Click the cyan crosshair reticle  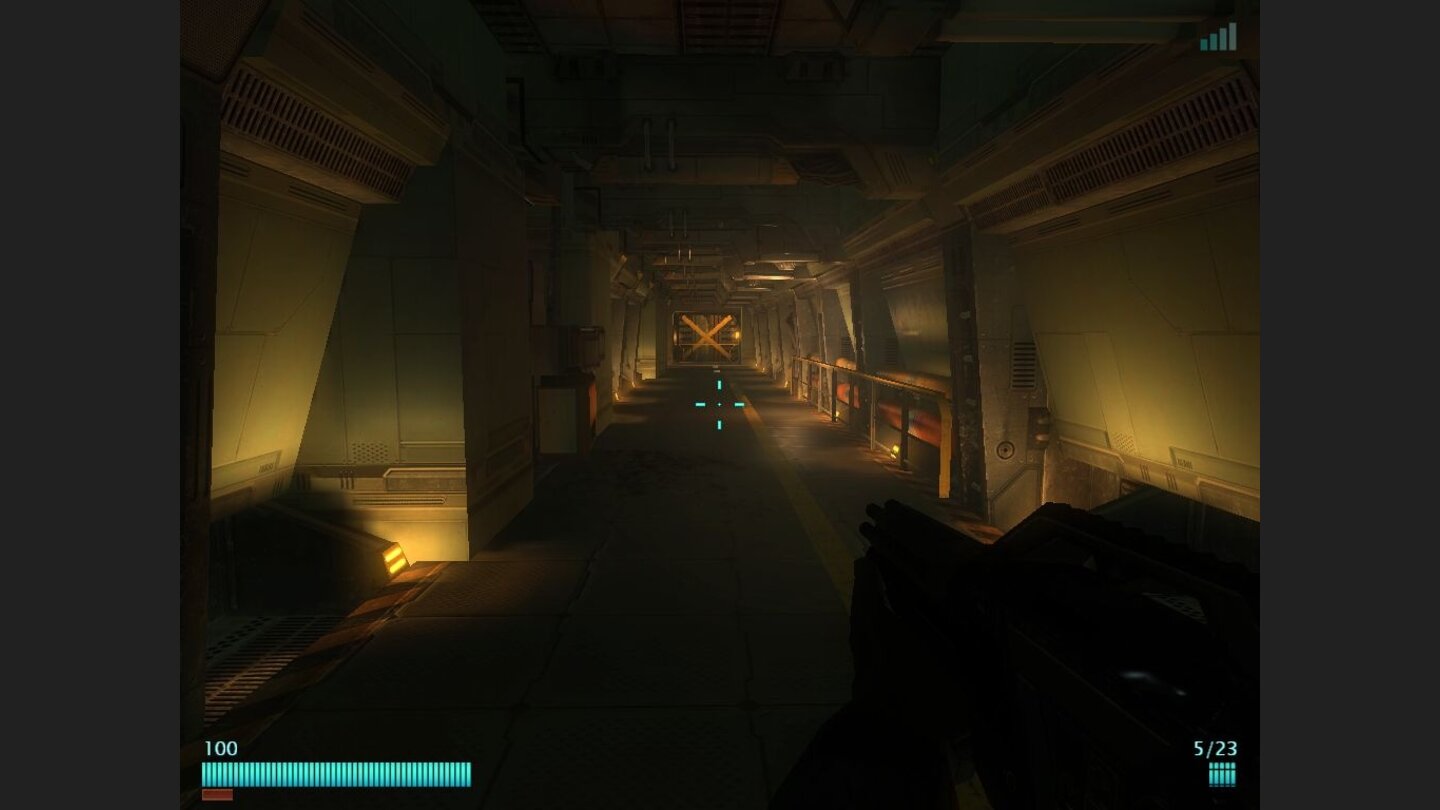pyautogui.click(x=720, y=402)
